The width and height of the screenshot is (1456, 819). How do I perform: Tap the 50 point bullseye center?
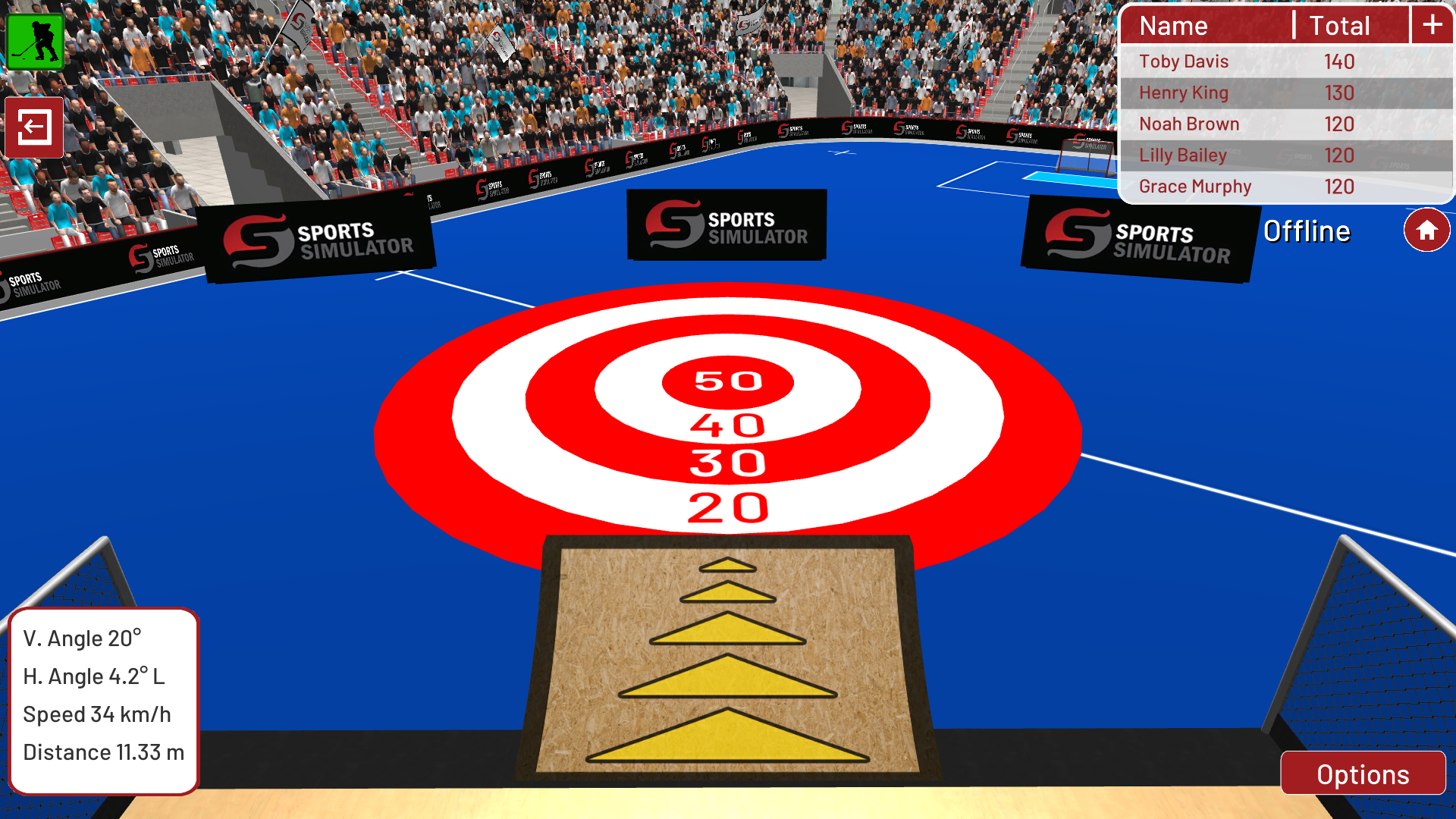tap(726, 381)
